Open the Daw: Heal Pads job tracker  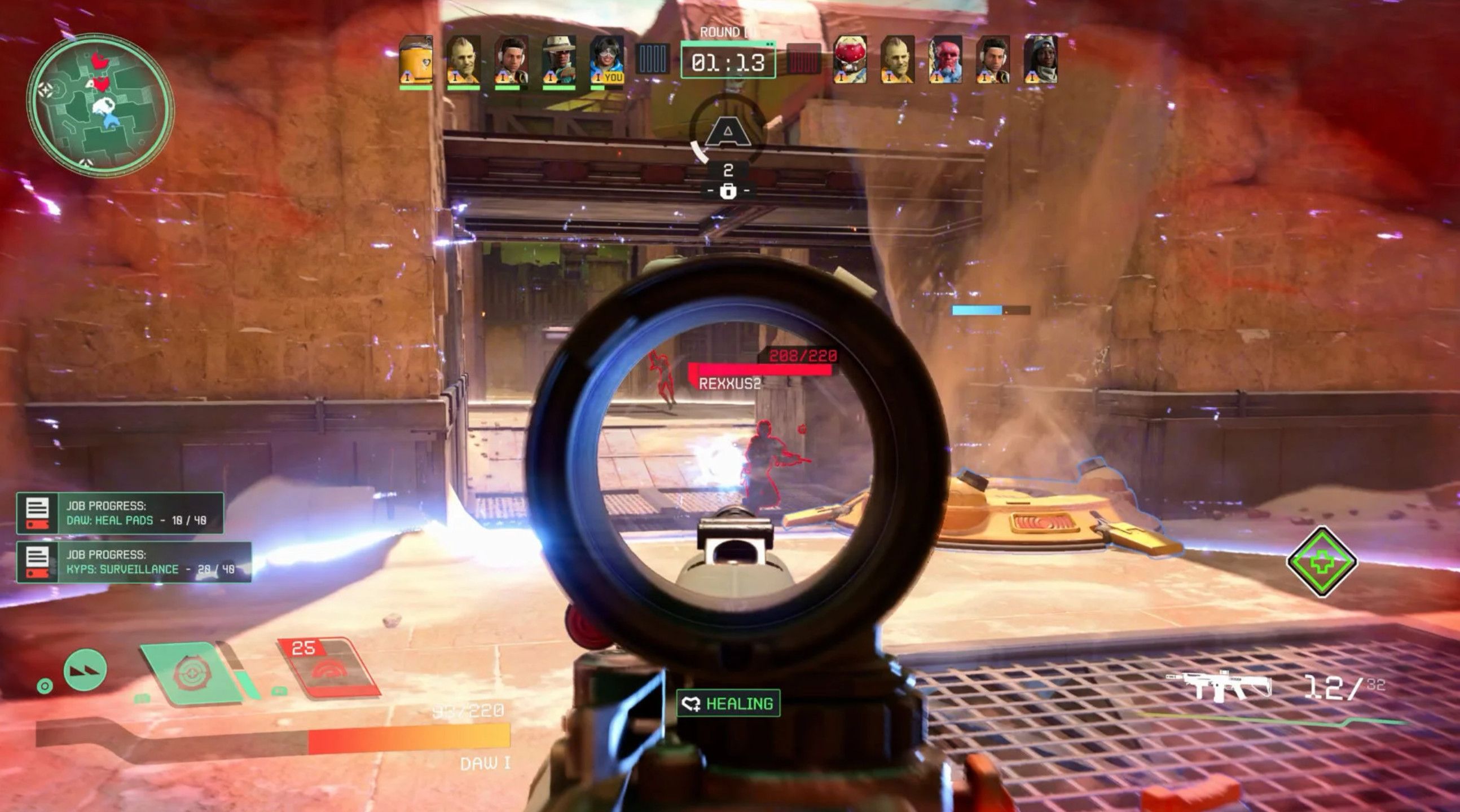point(120,513)
